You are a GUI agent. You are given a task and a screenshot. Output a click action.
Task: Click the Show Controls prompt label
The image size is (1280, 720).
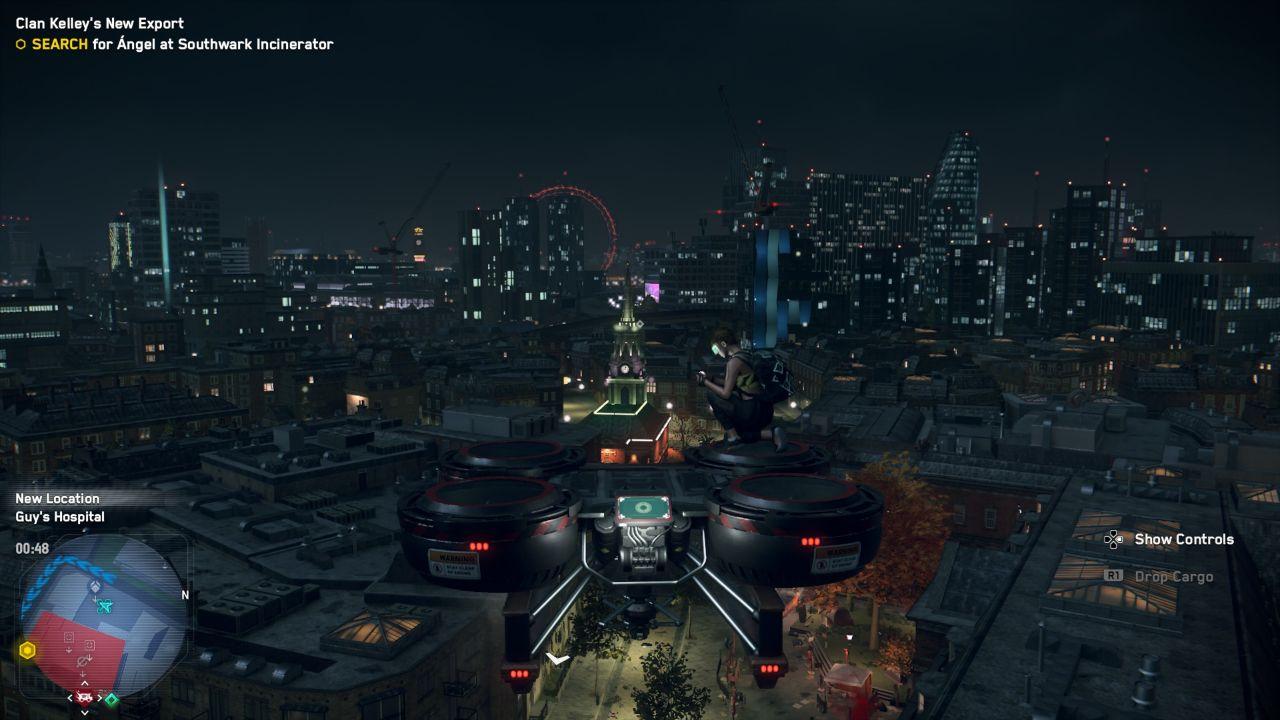1184,539
